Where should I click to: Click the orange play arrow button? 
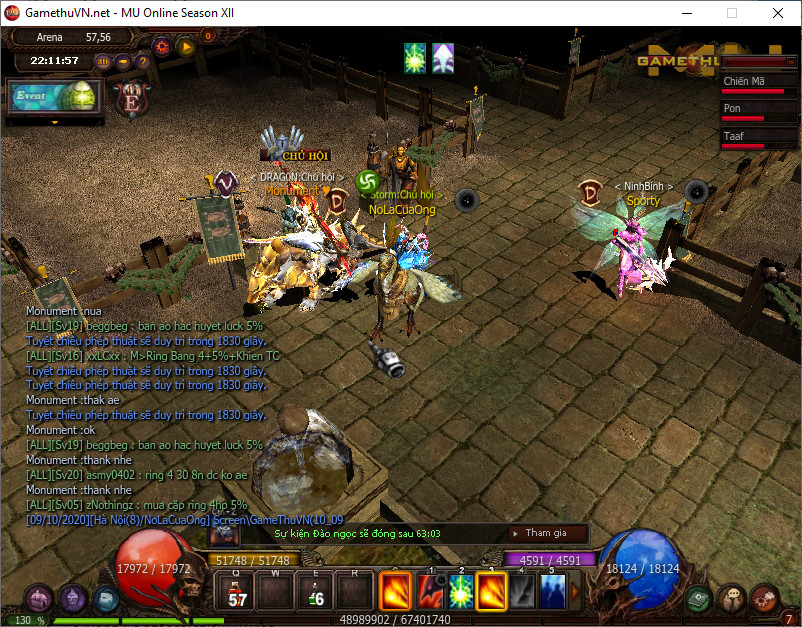pyautogui.click(x=185, y=45)
